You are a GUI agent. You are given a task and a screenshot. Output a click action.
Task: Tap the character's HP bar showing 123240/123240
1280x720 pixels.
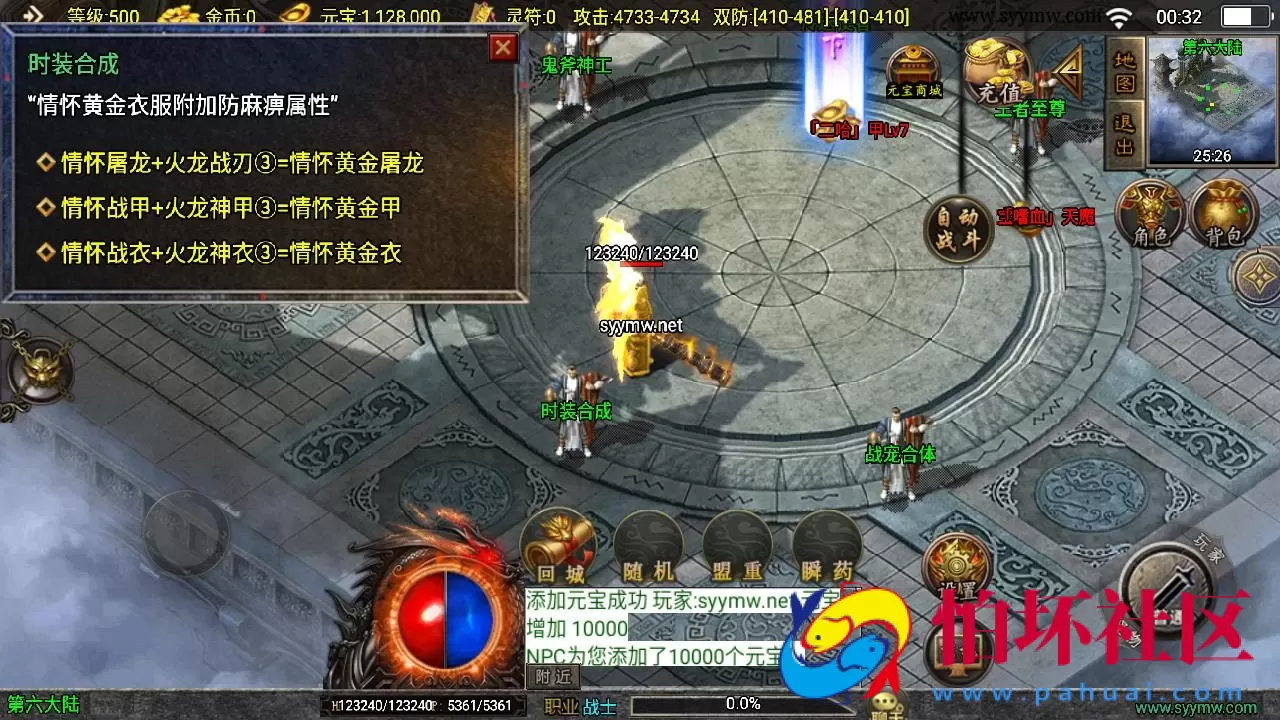click(x=640, y=254)
